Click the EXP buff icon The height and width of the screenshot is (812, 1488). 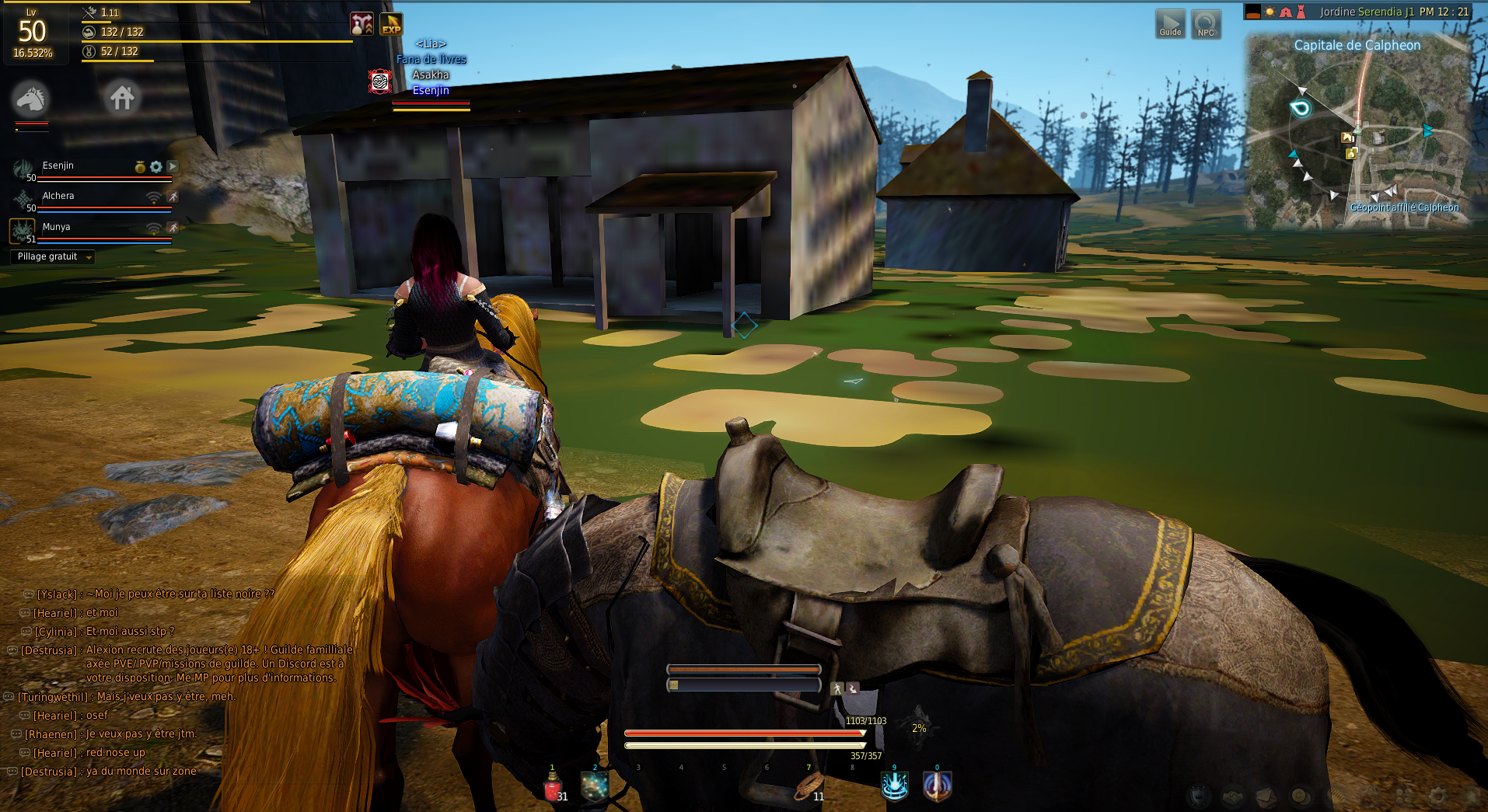click(391, 24)
